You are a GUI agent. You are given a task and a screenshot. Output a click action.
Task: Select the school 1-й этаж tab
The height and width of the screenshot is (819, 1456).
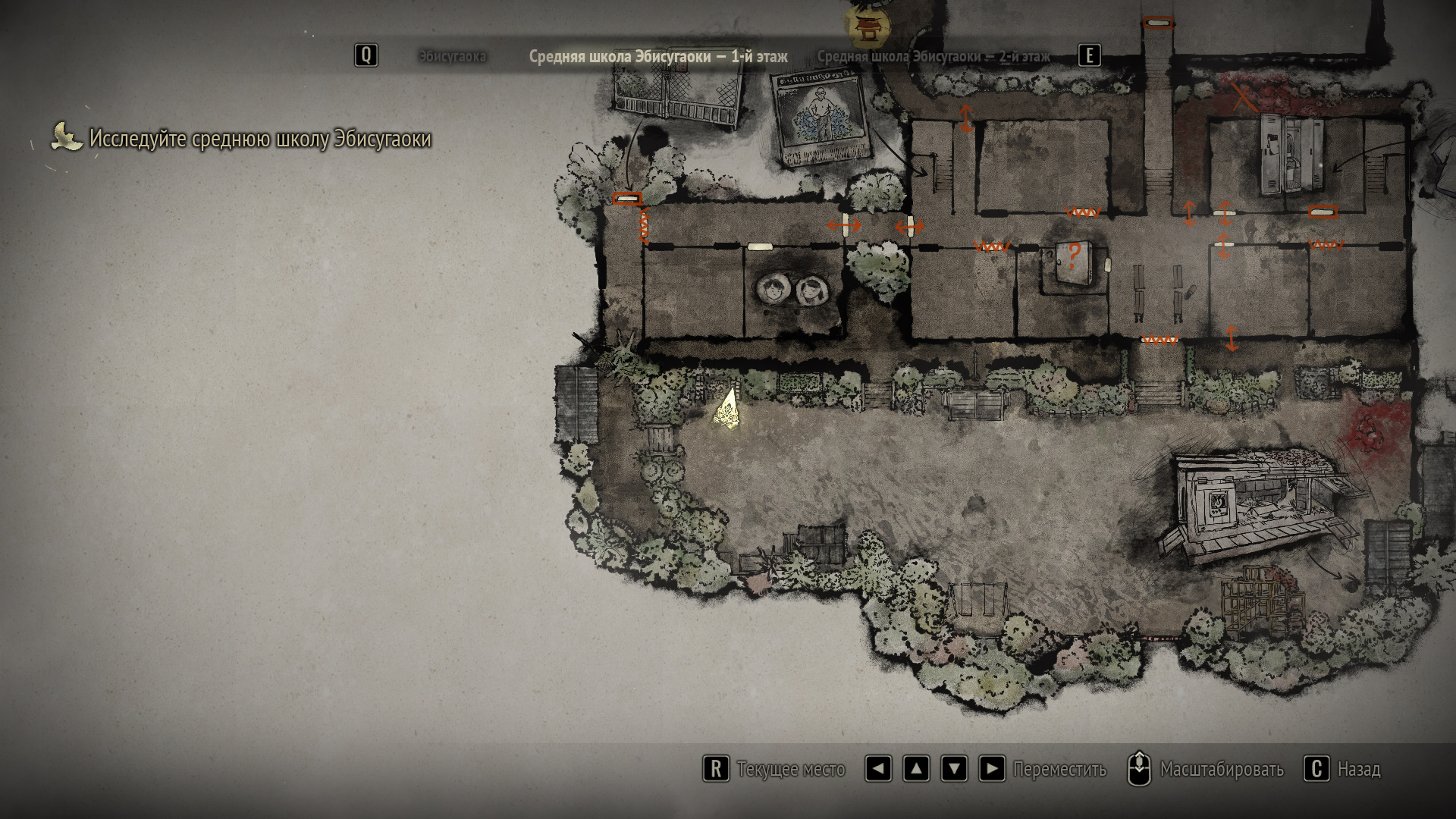point(657,57)
